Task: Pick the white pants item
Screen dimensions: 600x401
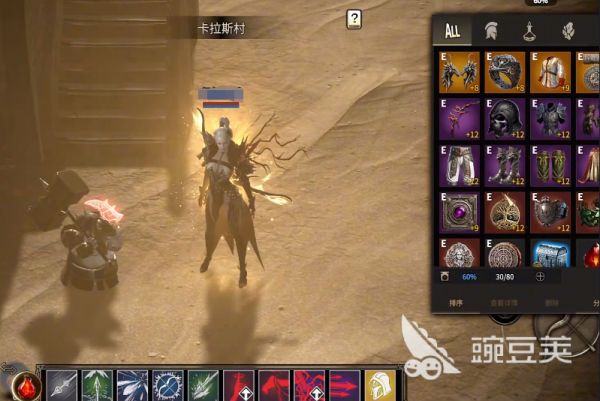Action: click(459, 164)
